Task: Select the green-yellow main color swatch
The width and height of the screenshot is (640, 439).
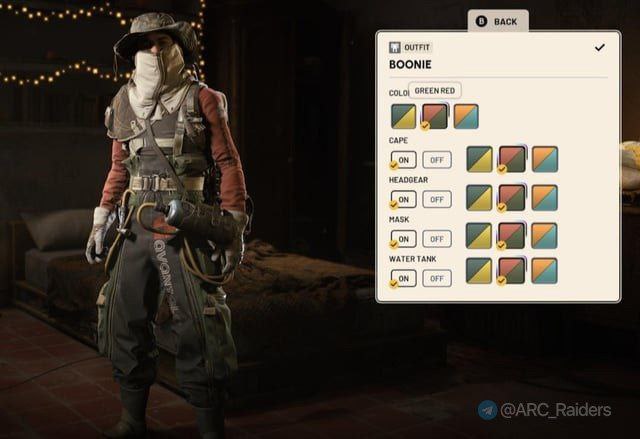Action: click(403, 117)
